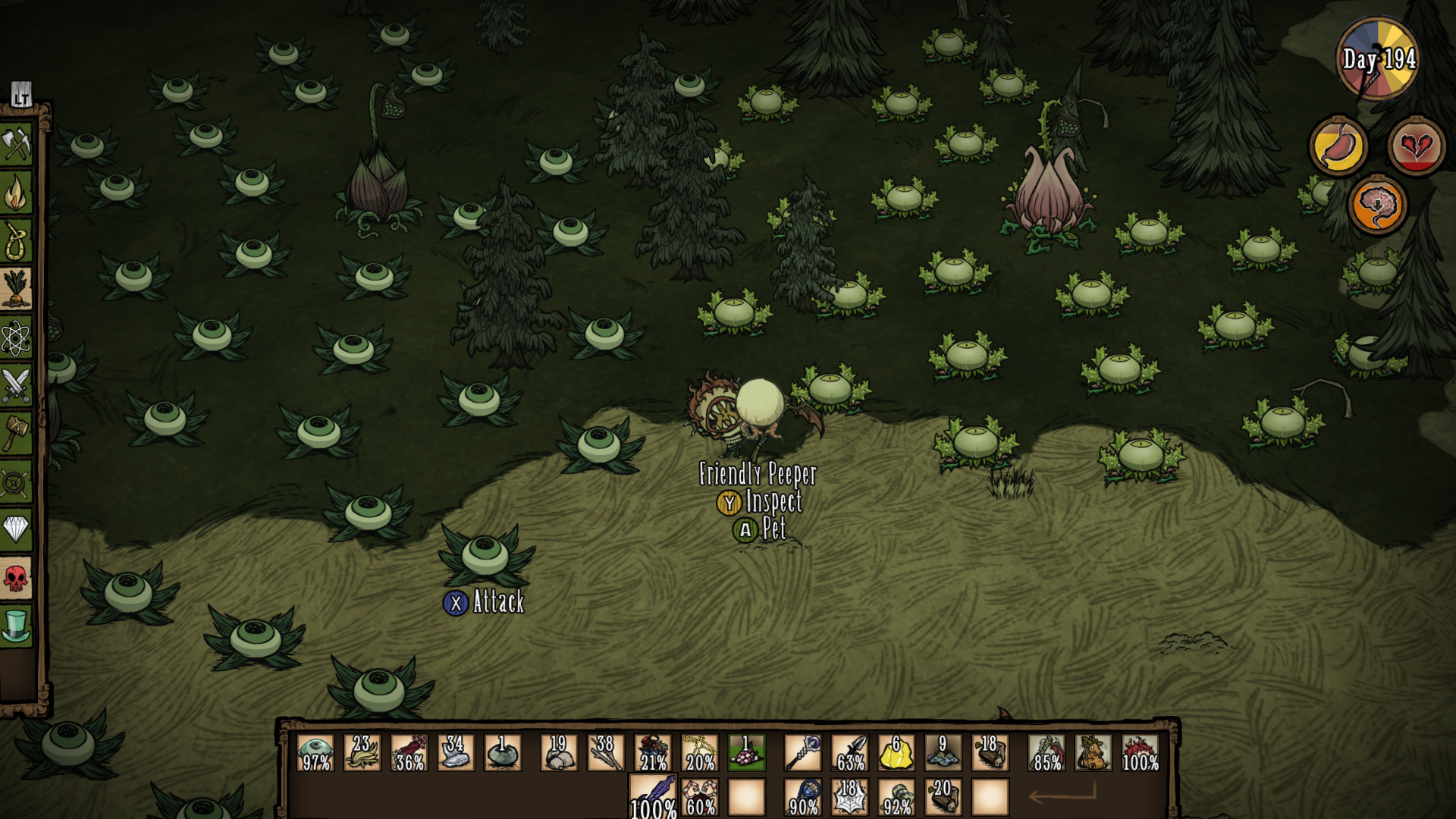Select the yellow gold nugget stack
Viewport: 1456px width, 819px height.
896,752
